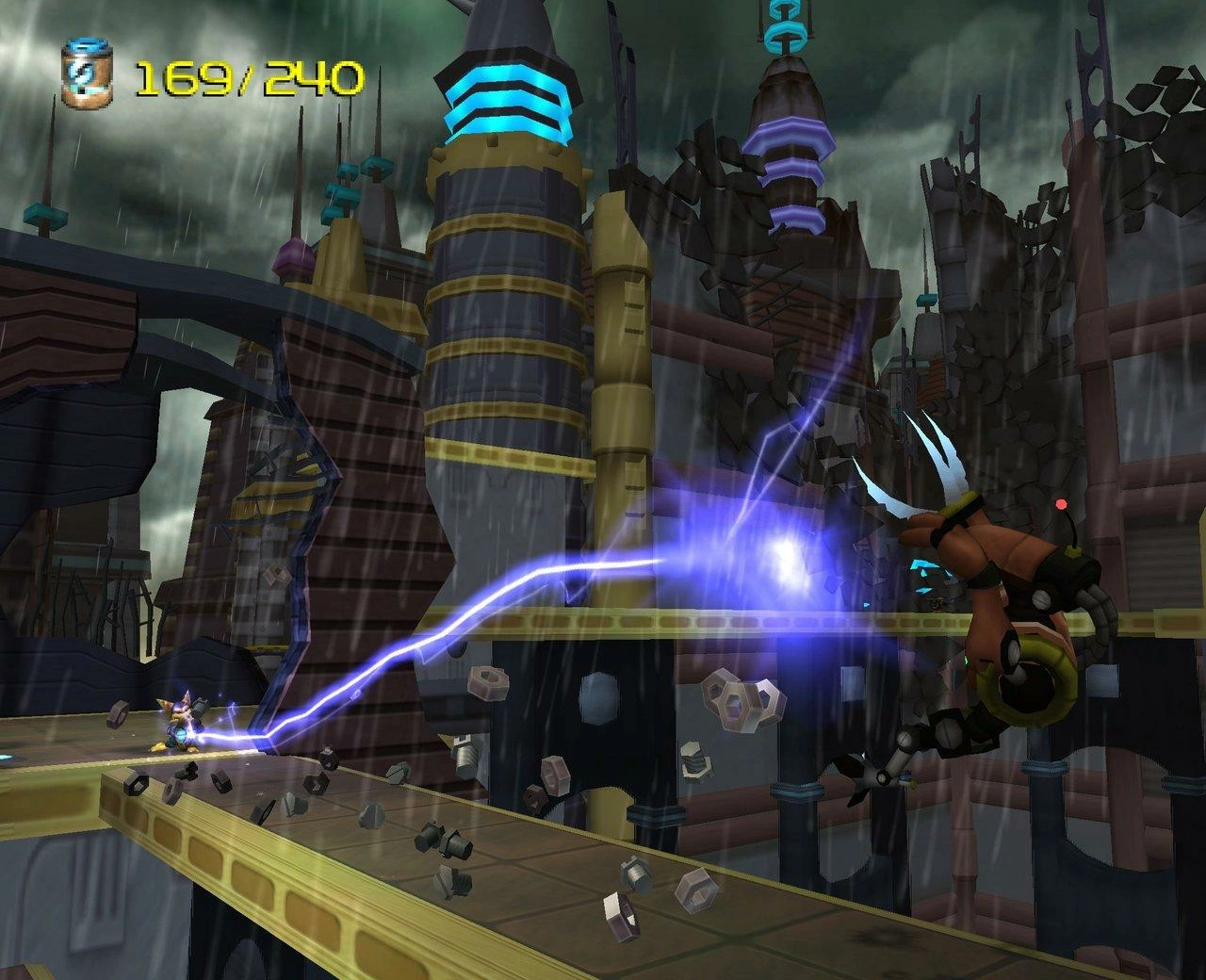
Task: Click the ammo canister weapon icon
Action: 86,73
